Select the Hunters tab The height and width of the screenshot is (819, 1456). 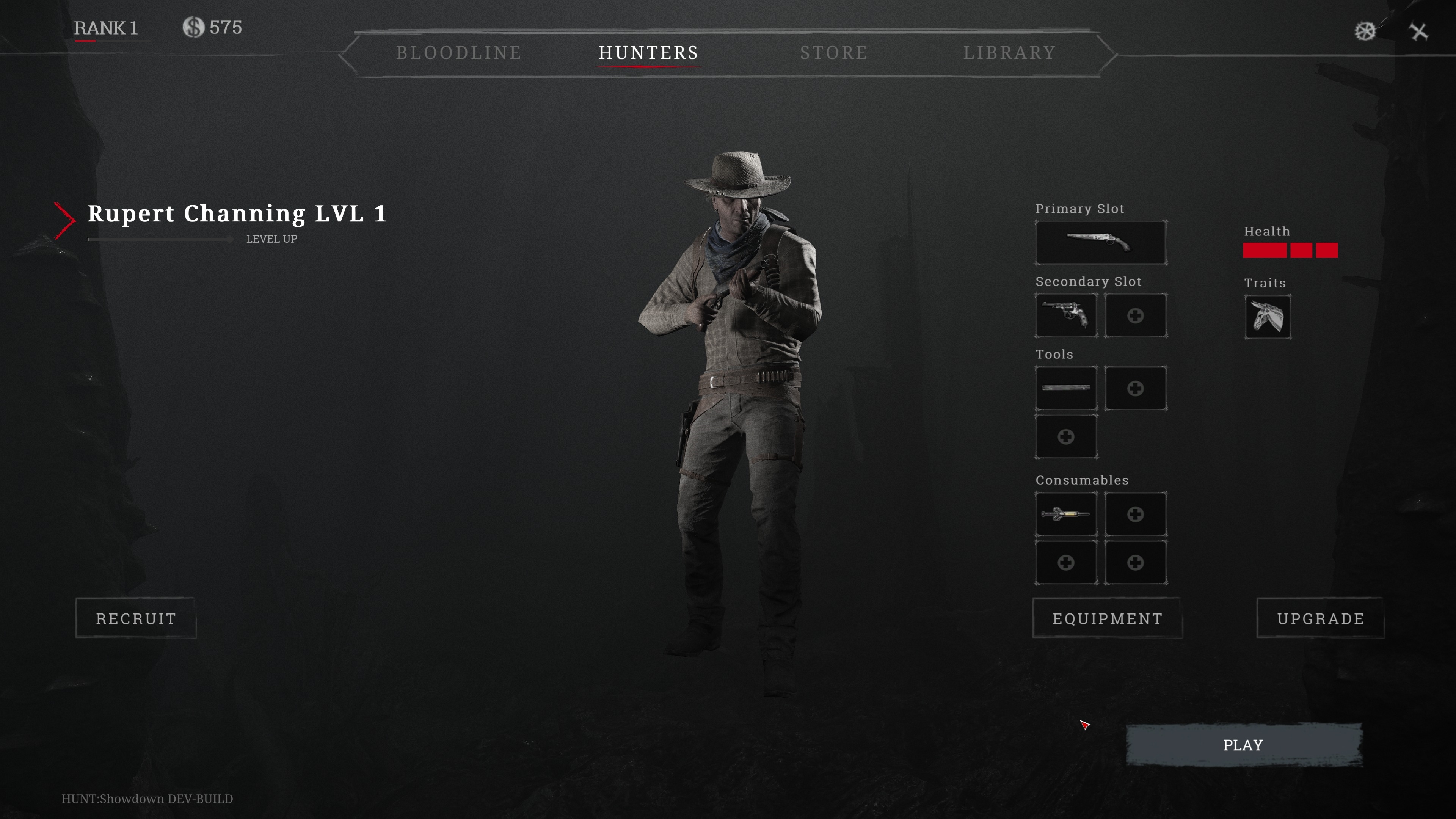point(648,53)
